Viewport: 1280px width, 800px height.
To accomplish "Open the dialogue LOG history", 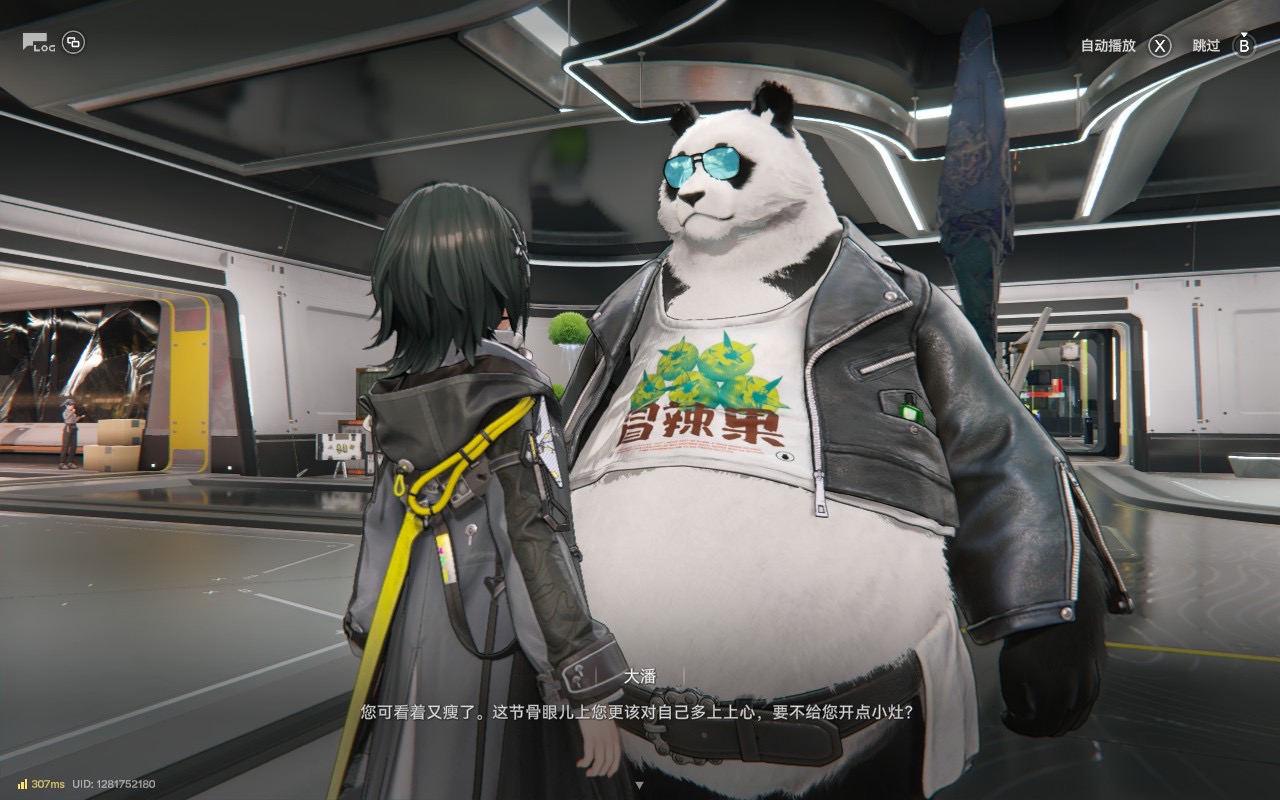I will pos(38,43).
